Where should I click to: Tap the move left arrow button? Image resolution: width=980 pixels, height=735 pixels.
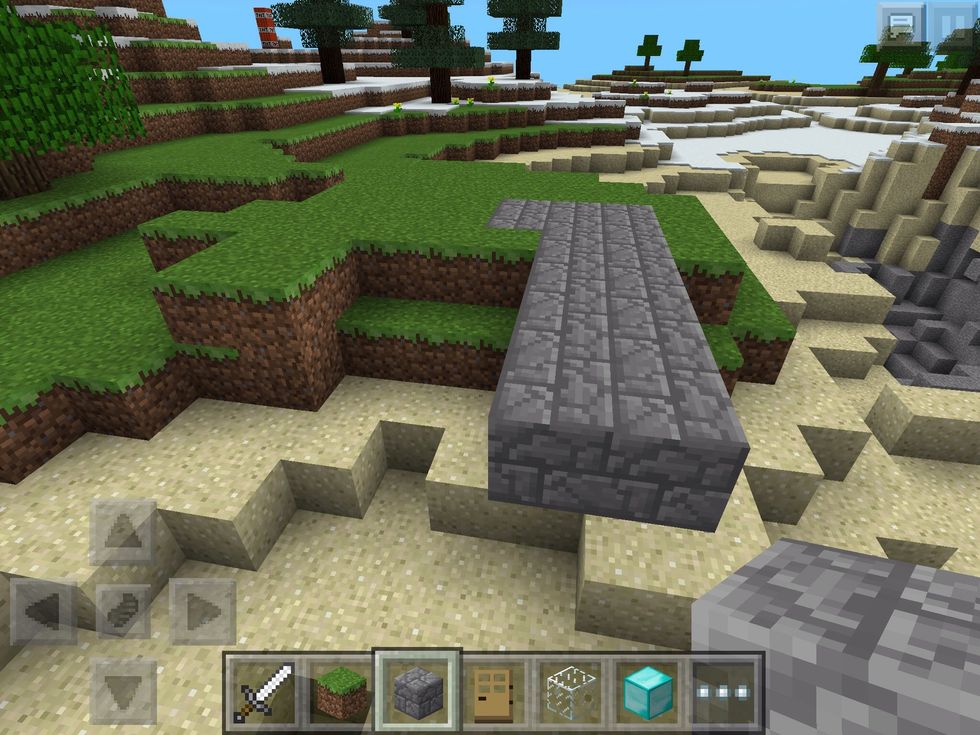[44, 610]
